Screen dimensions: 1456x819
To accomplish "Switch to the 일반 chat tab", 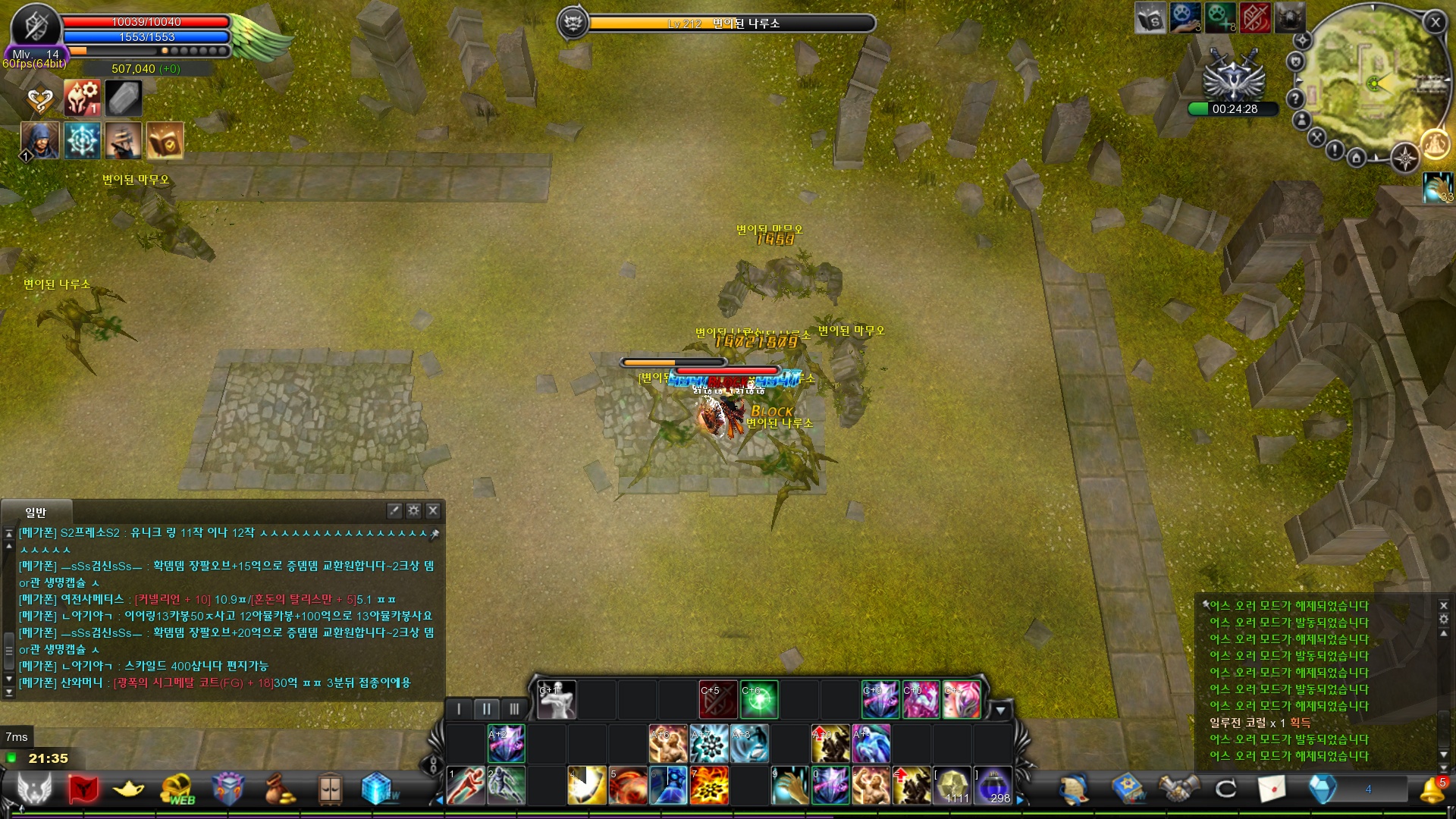I will click(x=38, y=510).
